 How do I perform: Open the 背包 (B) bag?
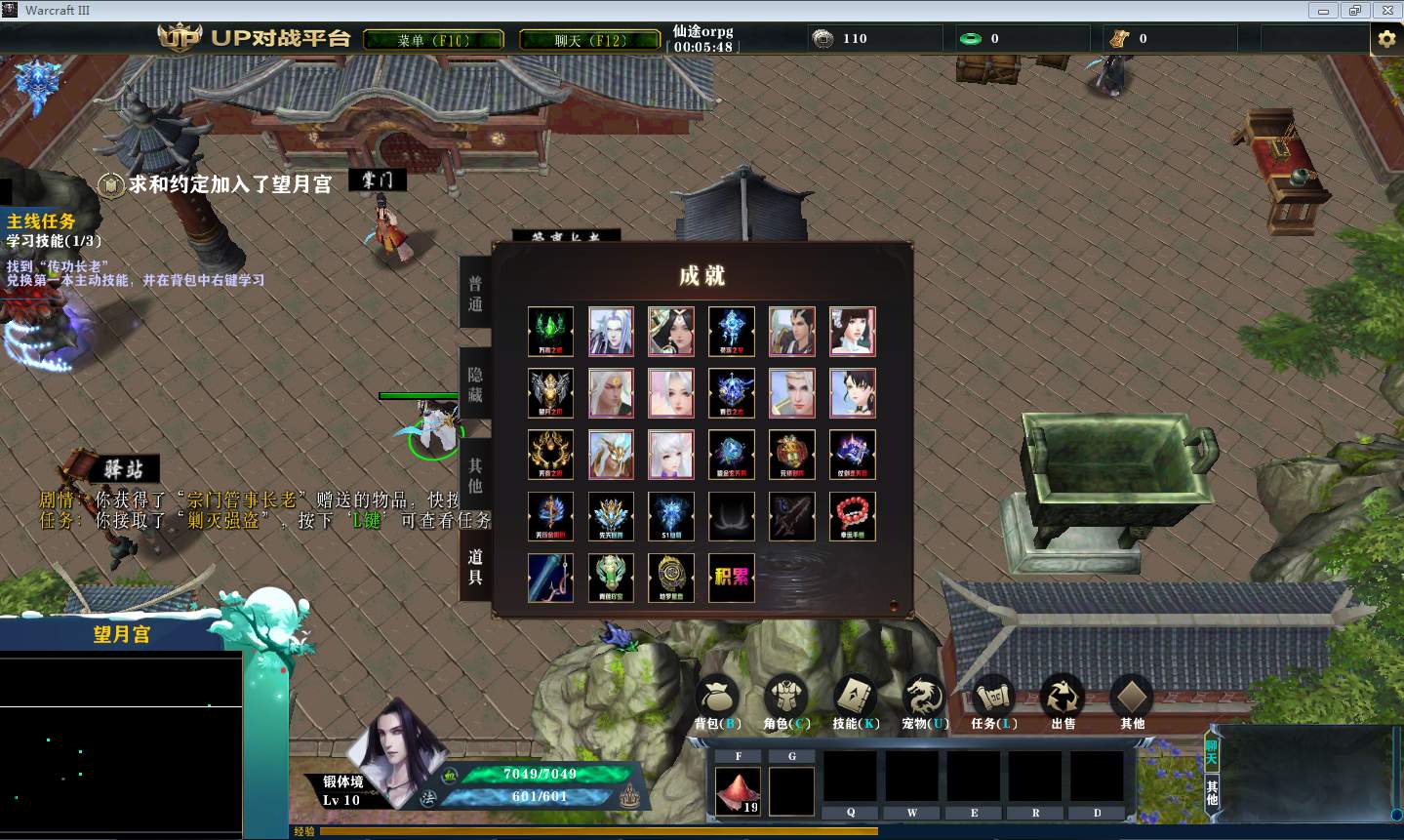(x=718, y=702)
